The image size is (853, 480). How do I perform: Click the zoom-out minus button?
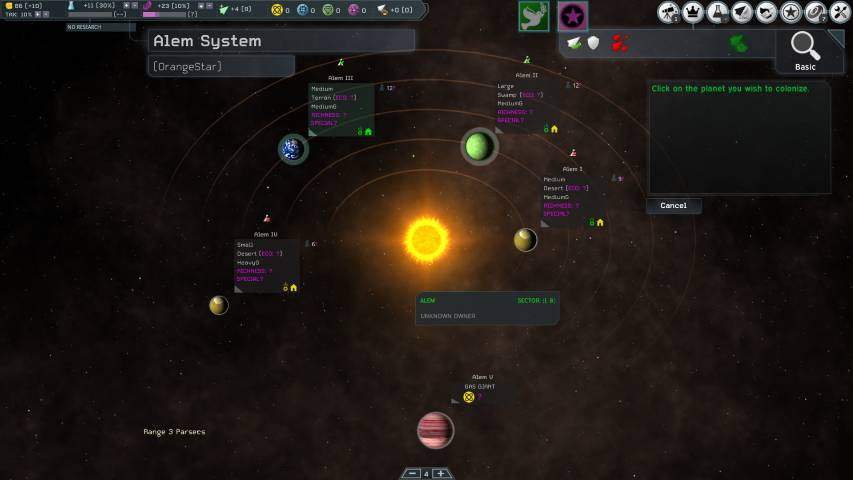click(x=411, y=473)
